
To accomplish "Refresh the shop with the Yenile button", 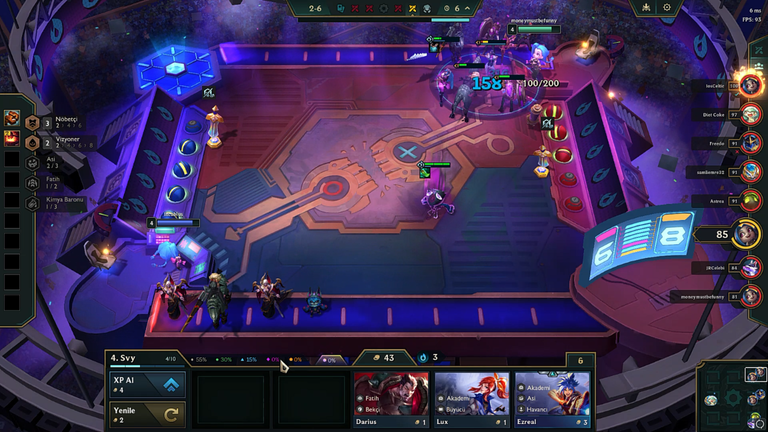I will coord(147,412).
